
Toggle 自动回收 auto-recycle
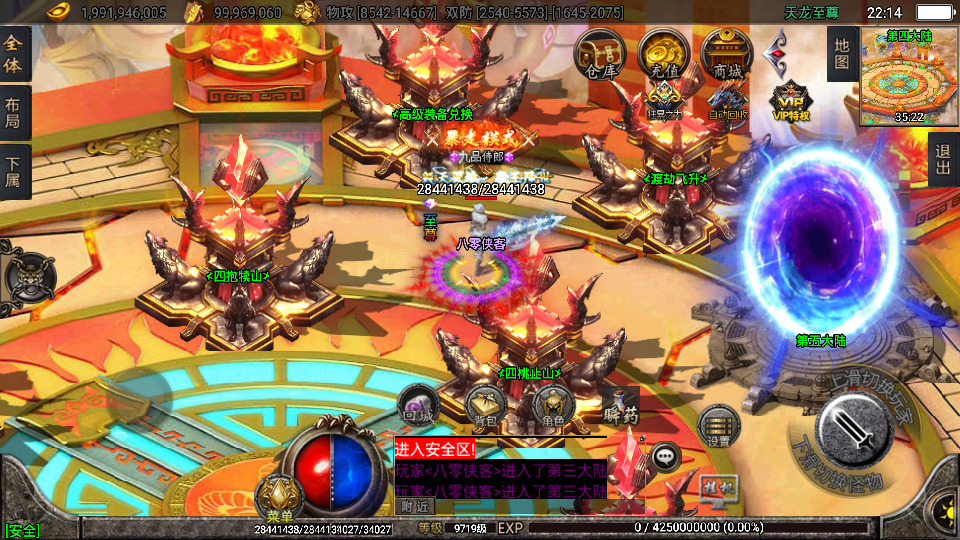pos(726,100)
